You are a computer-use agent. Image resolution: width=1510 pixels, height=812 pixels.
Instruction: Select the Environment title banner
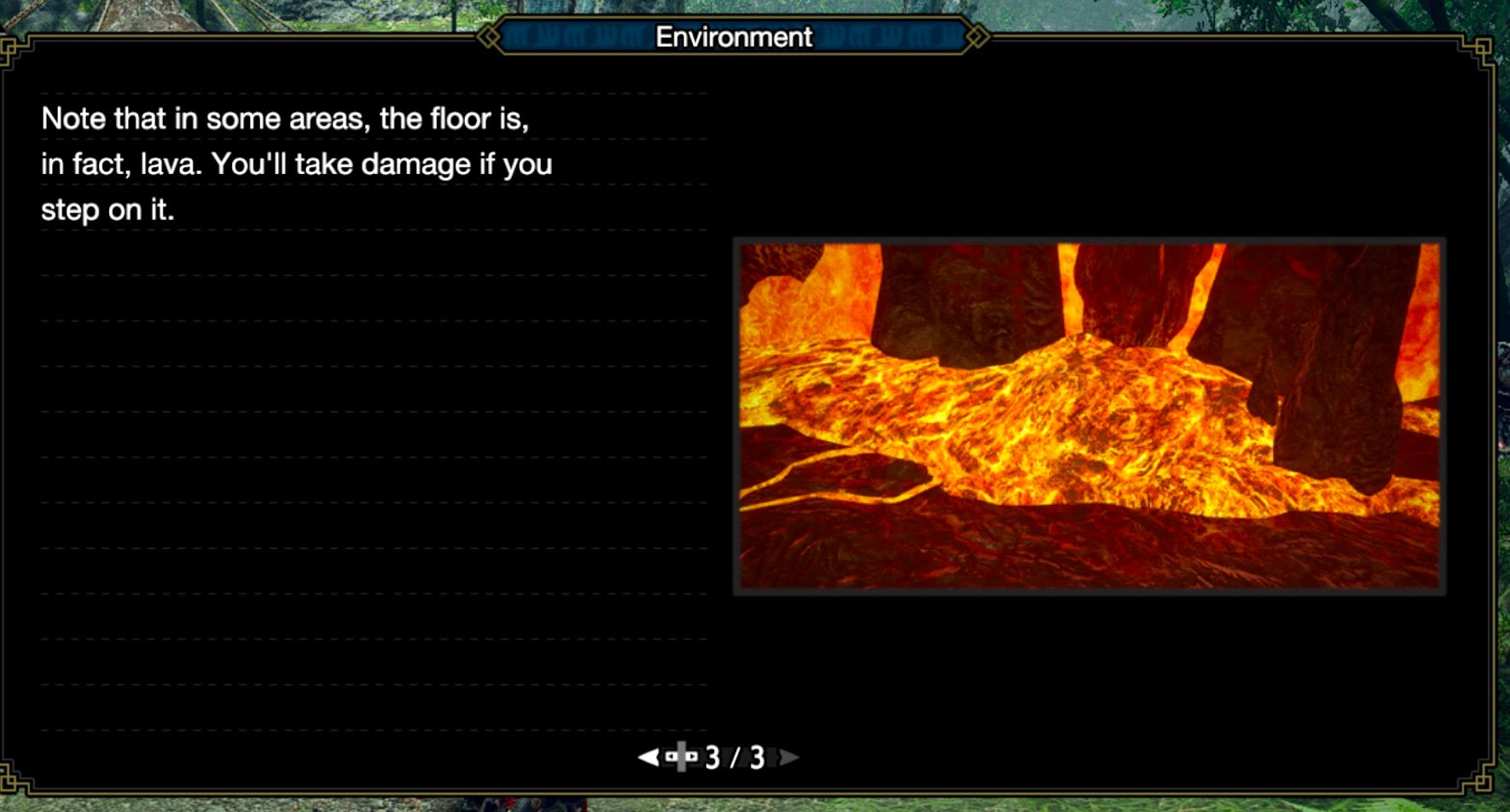coord(732,37)
